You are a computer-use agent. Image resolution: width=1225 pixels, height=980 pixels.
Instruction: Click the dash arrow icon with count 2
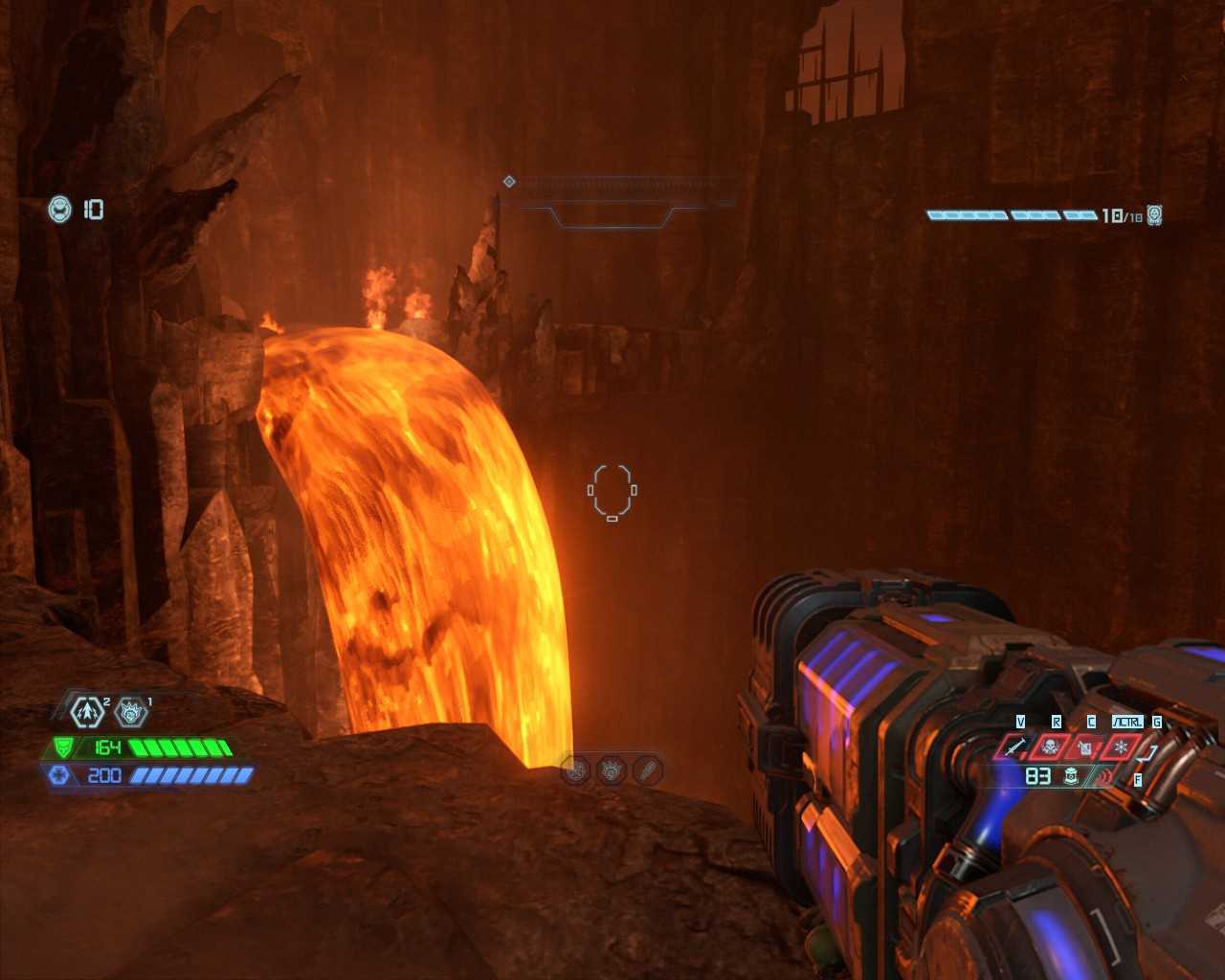point(88,711)
